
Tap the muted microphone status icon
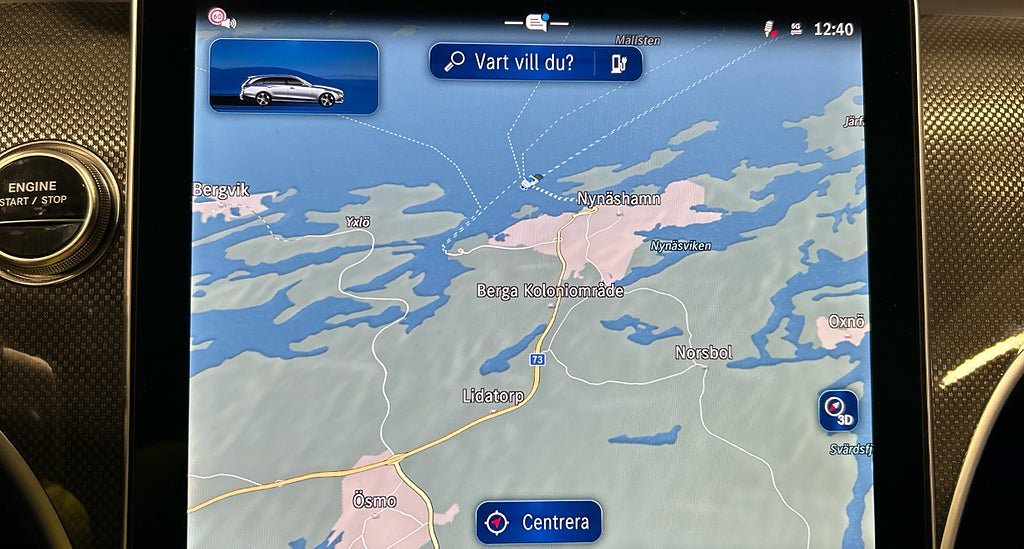tap(771, 29)
